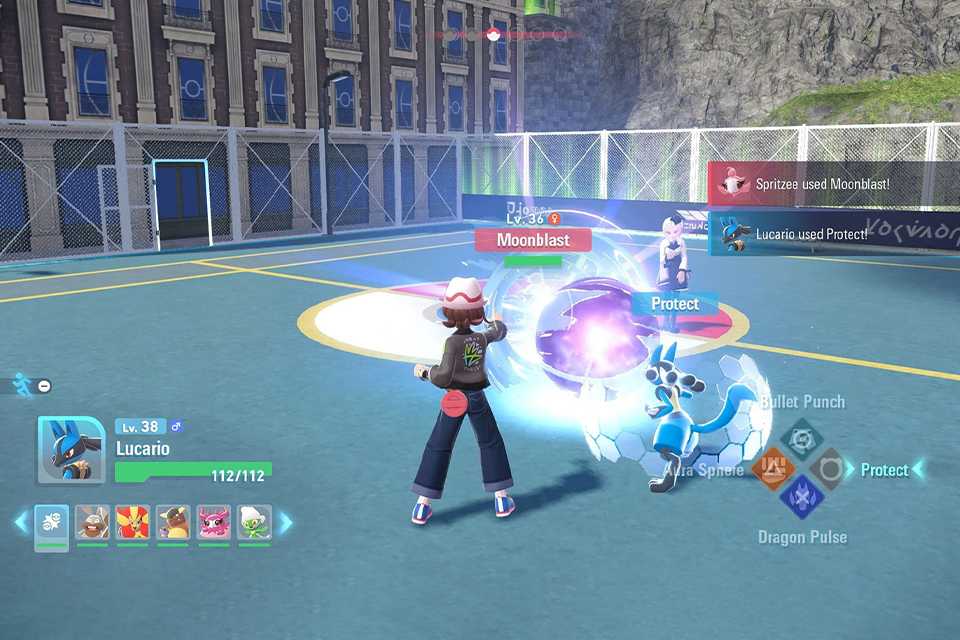Screen dimensions: 960x640
Task: Activate the orange Aura Sphere move icon
Action: pos(773,468)
